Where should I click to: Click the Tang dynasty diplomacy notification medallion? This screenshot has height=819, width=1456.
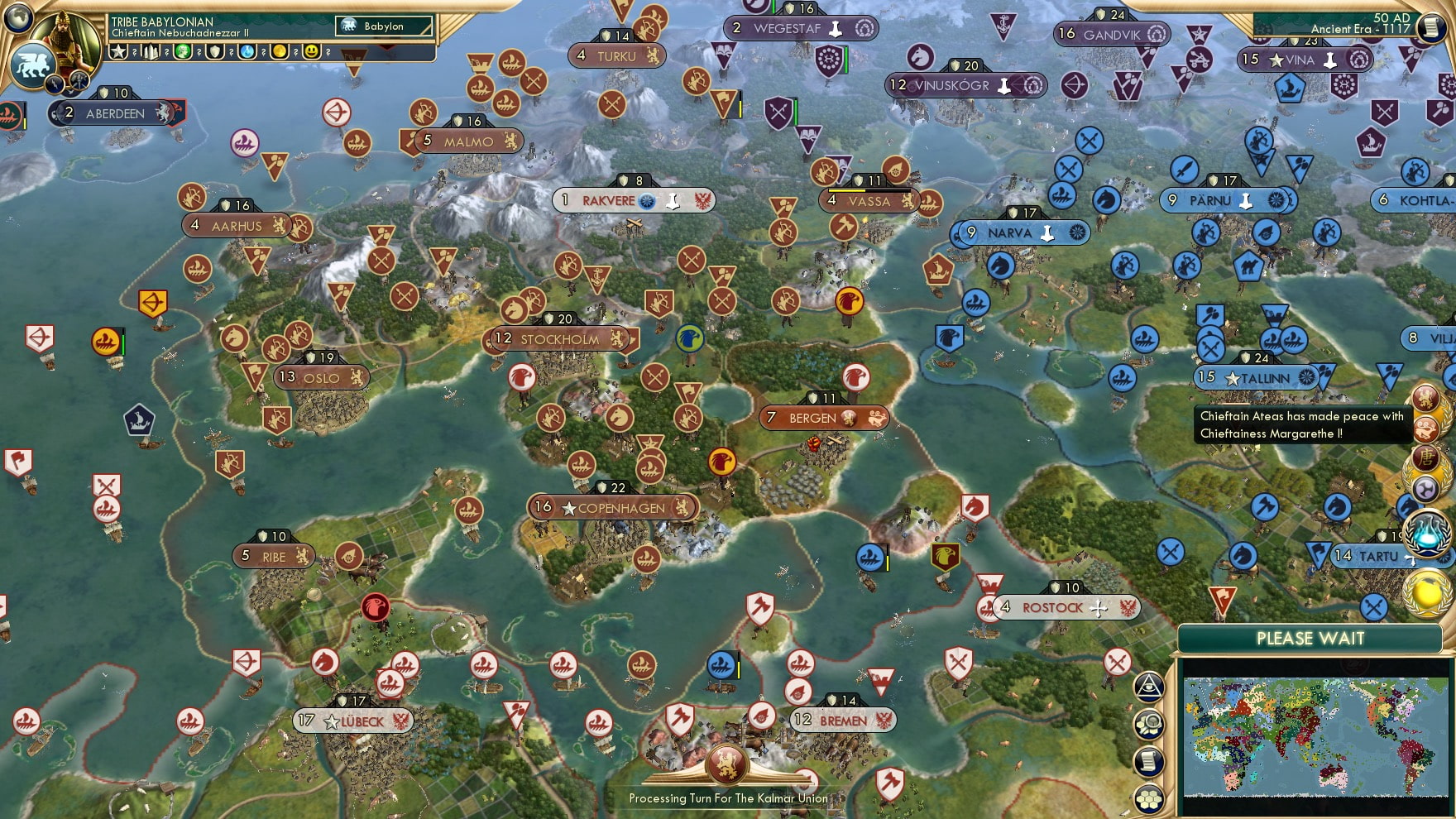[1425, 459]
